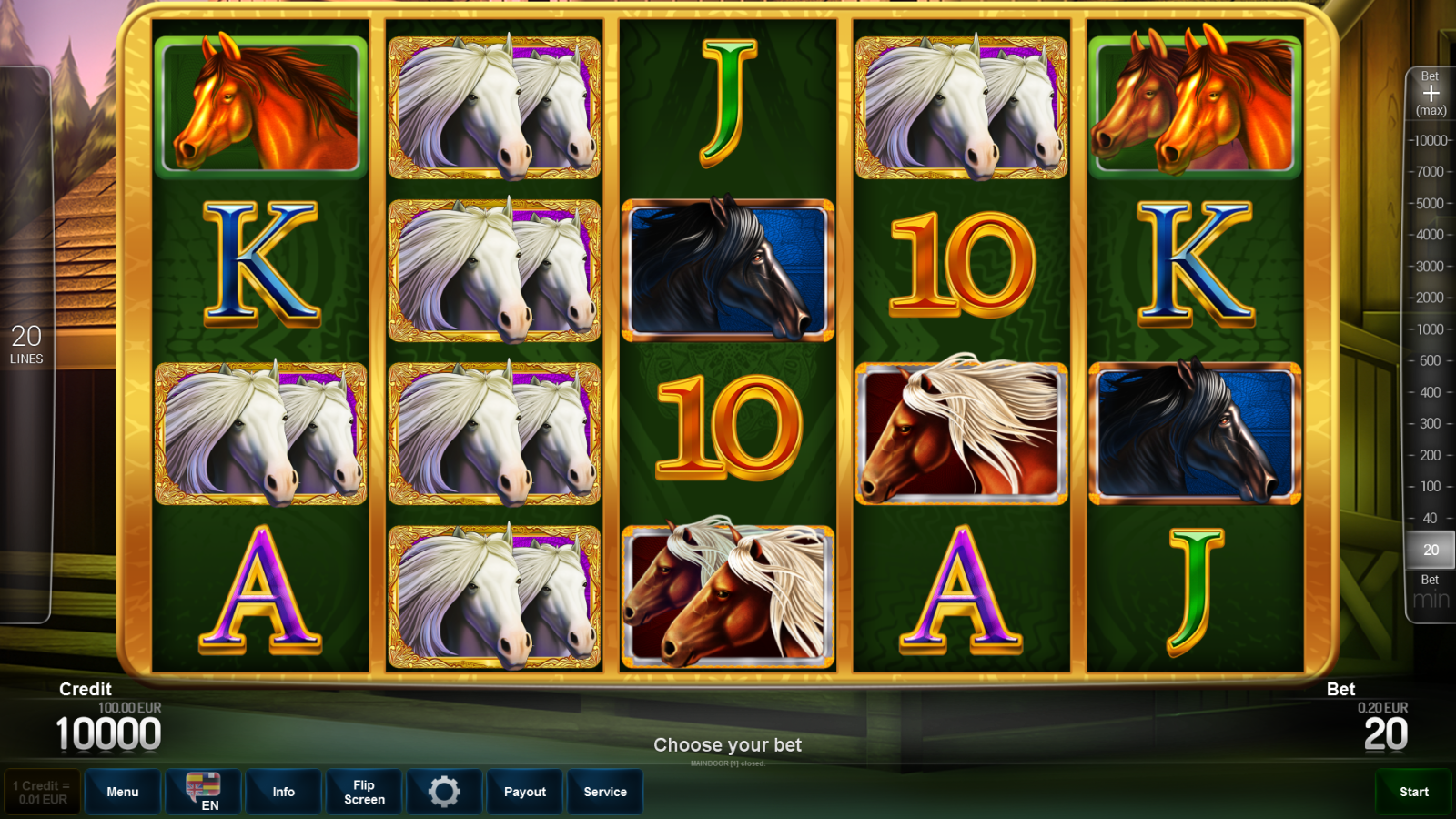This screenshot has width=1456, height=819.
Task: Activate Flip Screen
Action: pyautogui.click(x=363, y=792)
